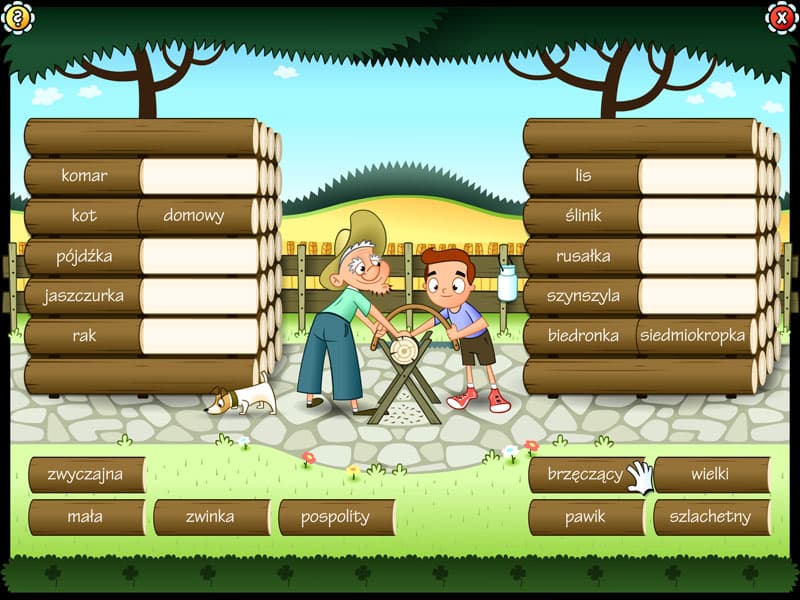
Task: Close the game with the red X
Action: tap(781, 16)
